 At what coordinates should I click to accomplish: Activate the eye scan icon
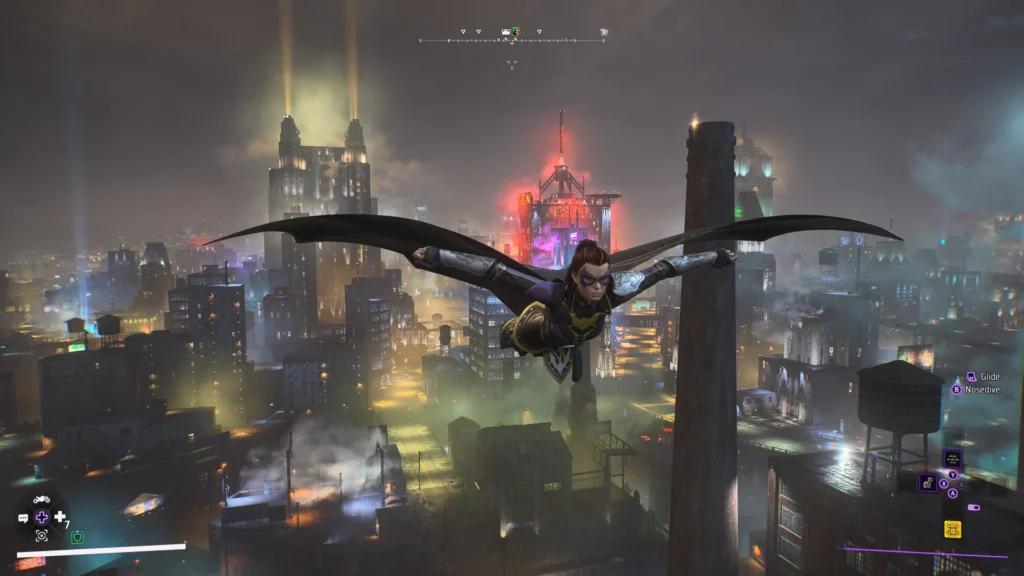click(x=42, y=536)
